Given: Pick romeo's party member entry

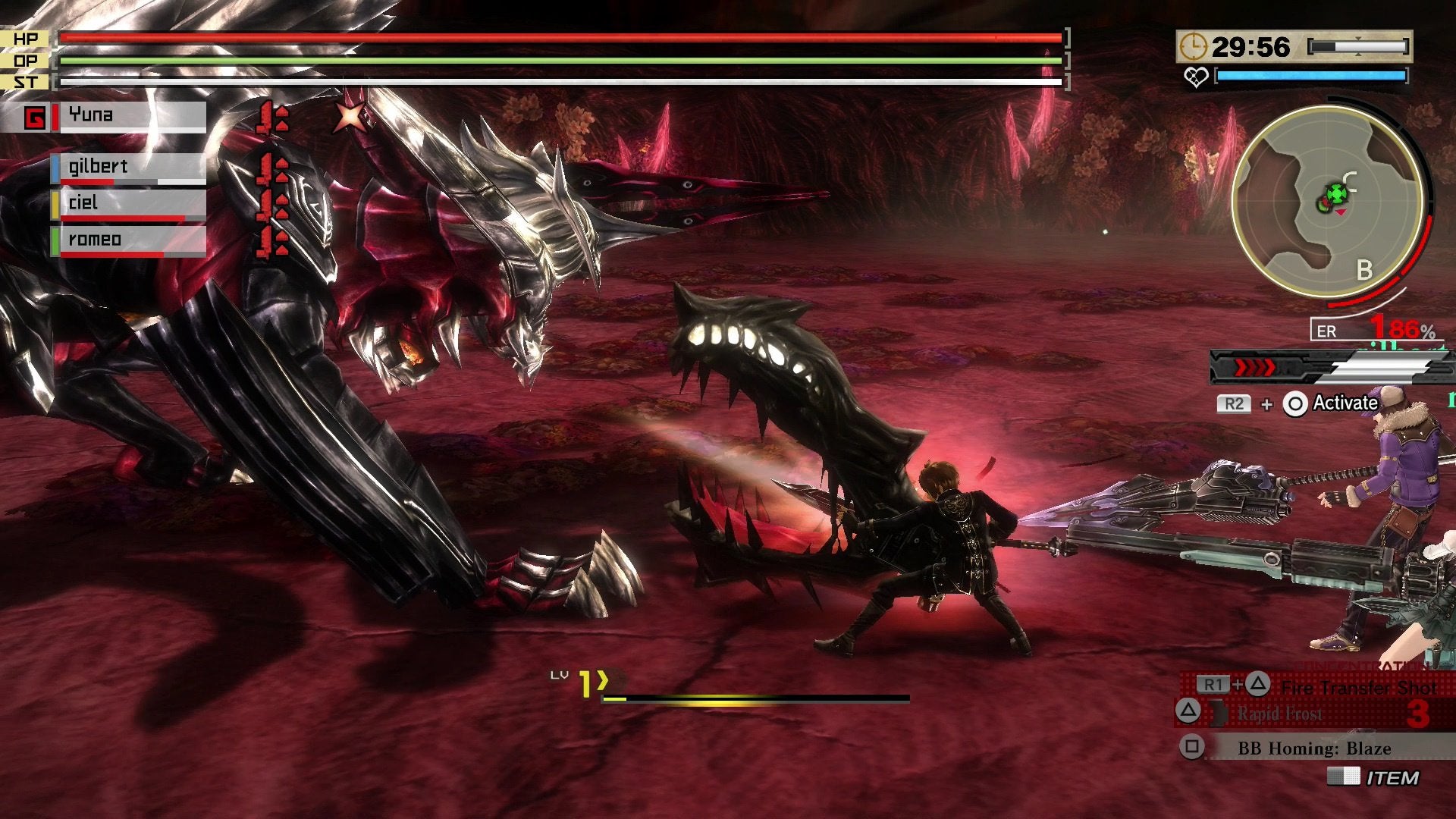Looking at the screenshot, I should pos(130,240).
